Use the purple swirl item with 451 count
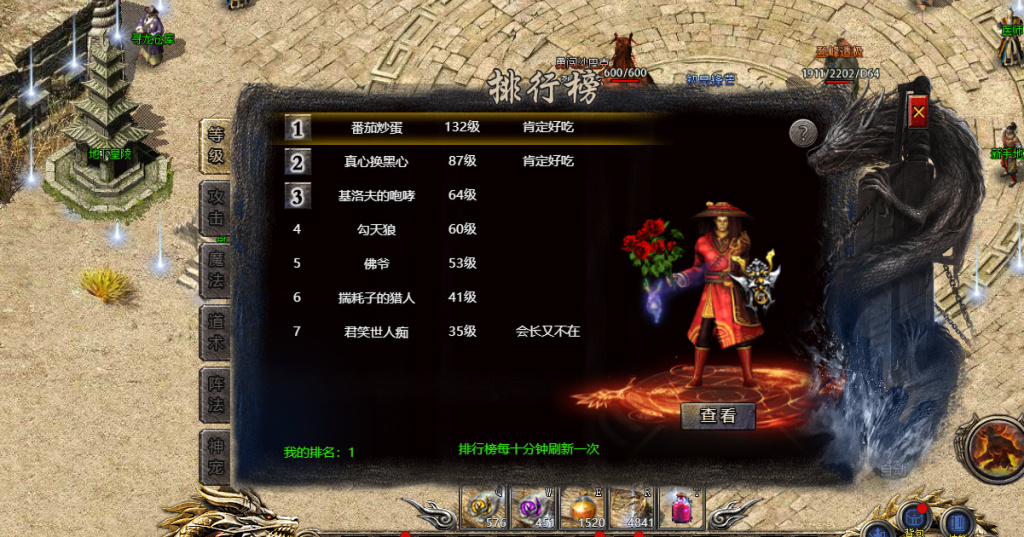Image resolution: width=1024 pixels, height=537 pixels. (x=533, y=509)
